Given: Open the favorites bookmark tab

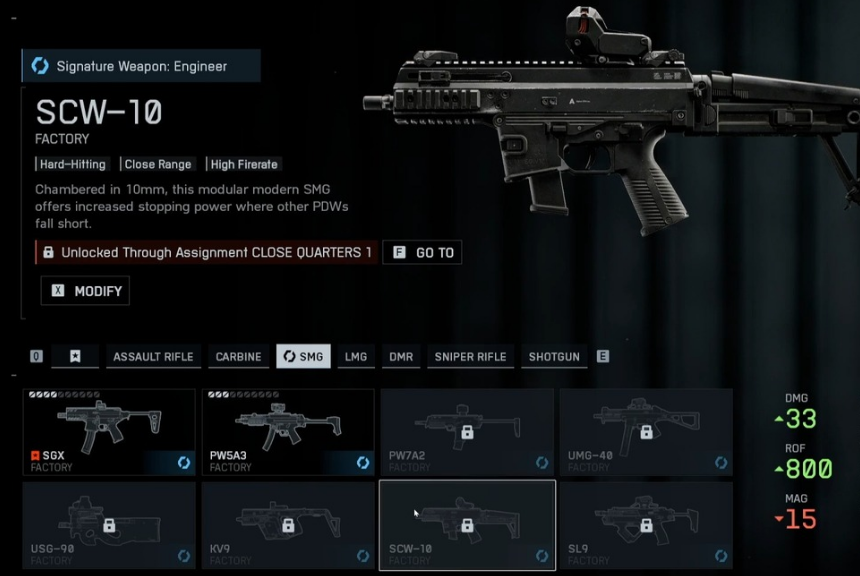Looking at the screenshot, I should [x=74, y=357].
